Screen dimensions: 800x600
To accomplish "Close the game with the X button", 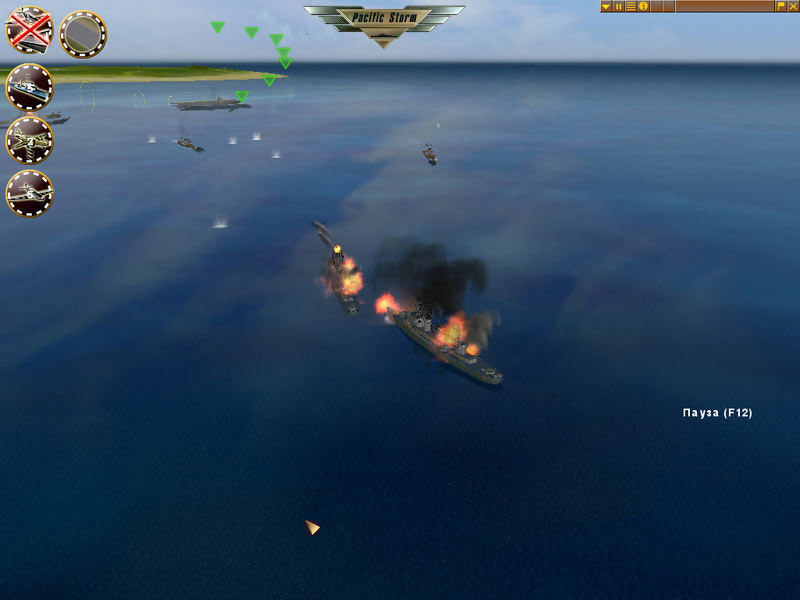I will [x=793, y=6].
